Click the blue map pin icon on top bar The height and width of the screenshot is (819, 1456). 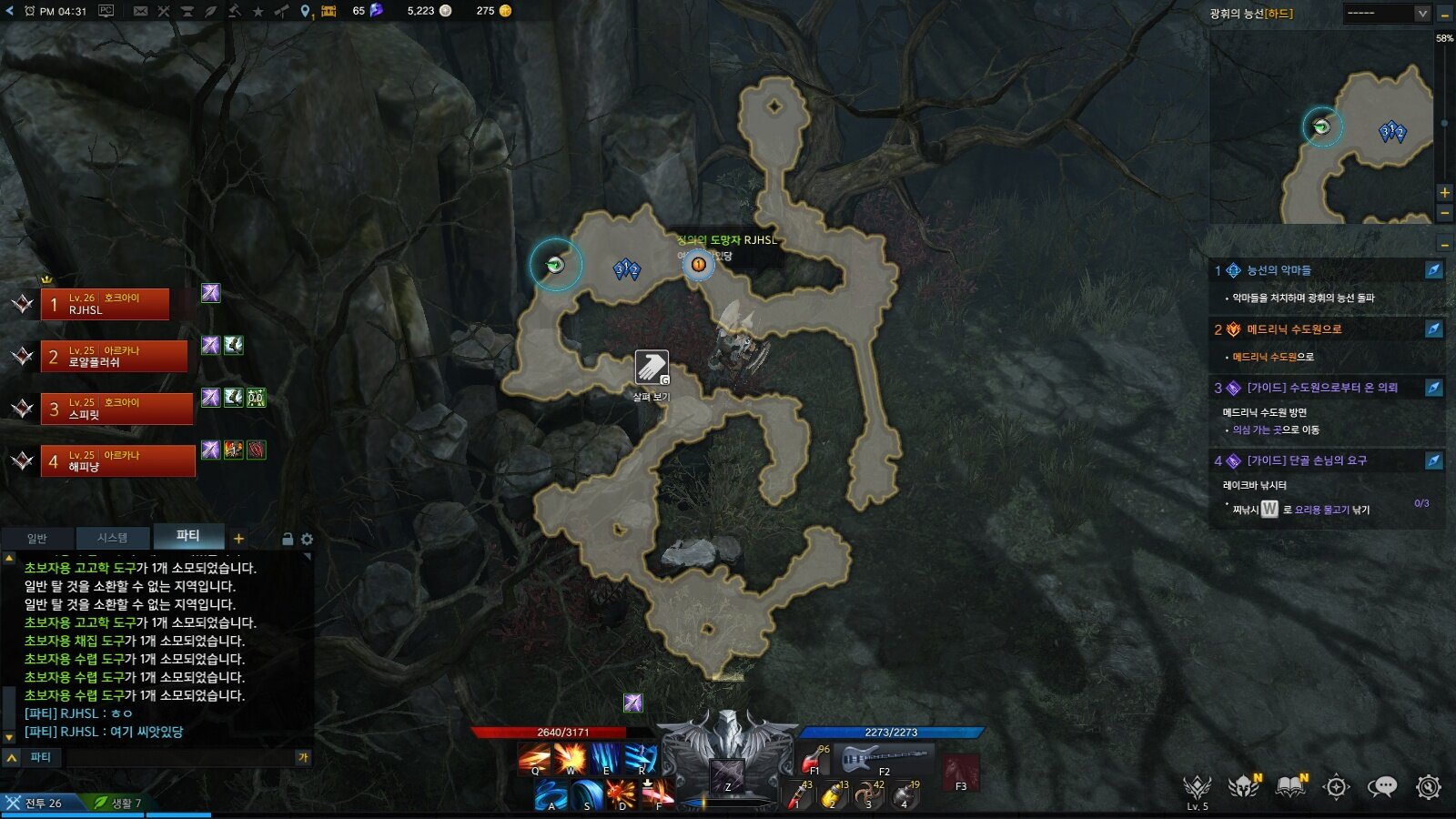304,12
